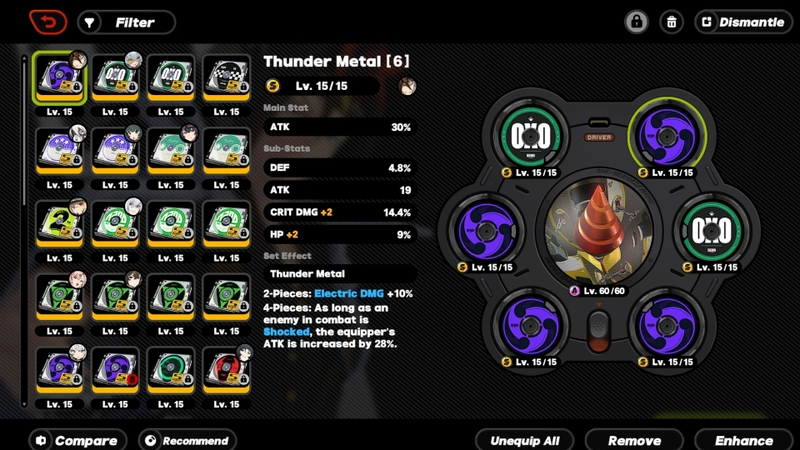Click the equipped agent portrait beside Lv. 15/15
The image size is (800, 450).
pyautogui.click(x=406, y=87)
